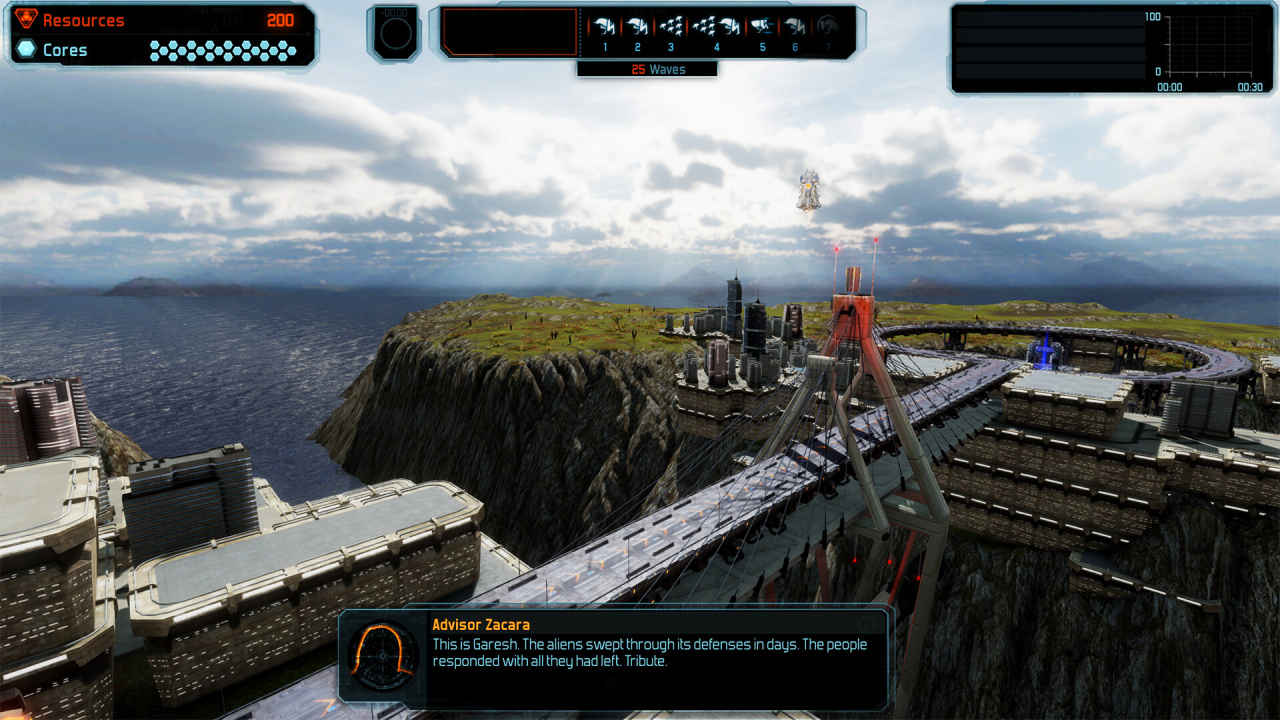This screenshot has height=720, width=1280.
Task: Select the wave 2 enemy icon
Action: coord(637,28)
